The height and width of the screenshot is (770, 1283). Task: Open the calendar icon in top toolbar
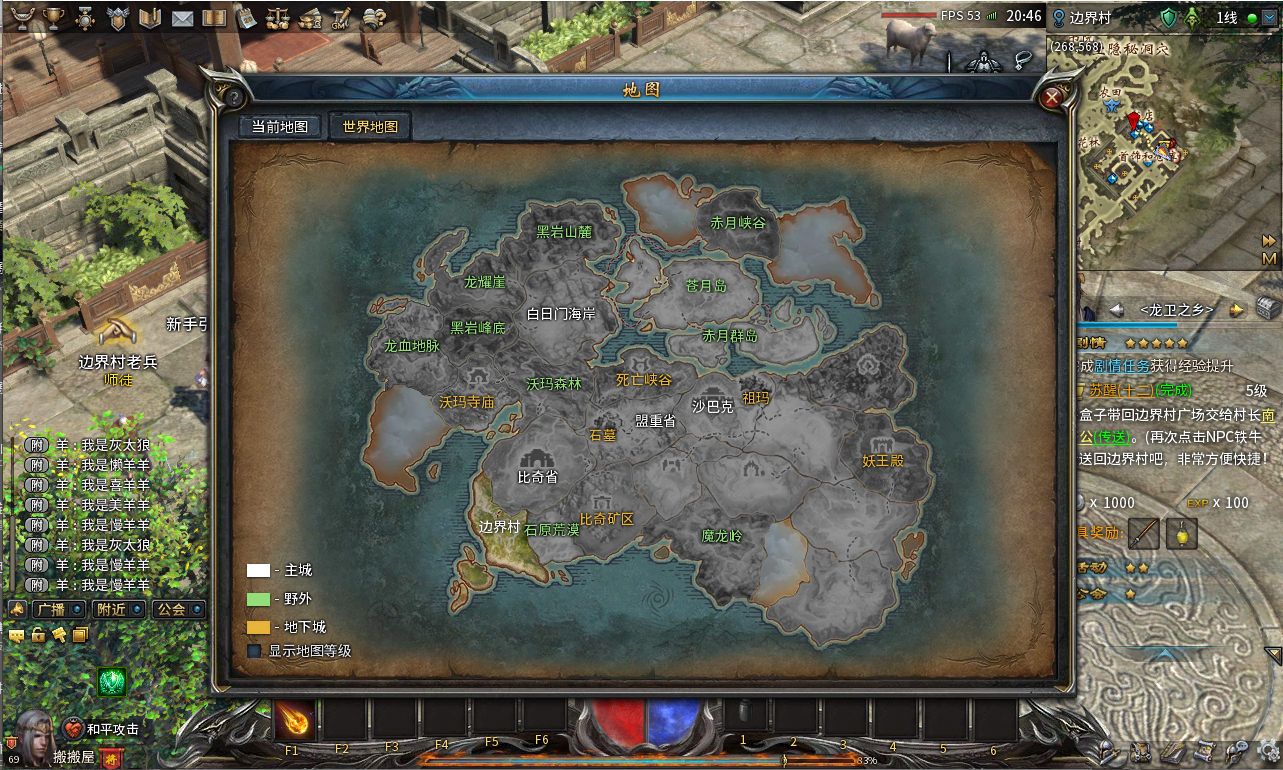[x=247, y=18]
